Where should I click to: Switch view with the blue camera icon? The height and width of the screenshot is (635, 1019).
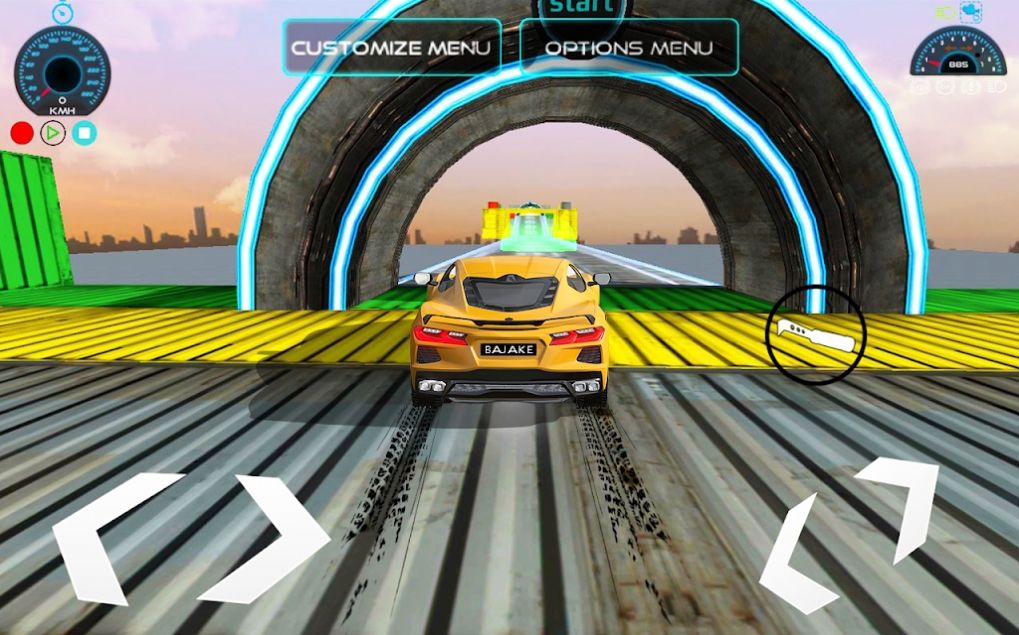[970, 12]
